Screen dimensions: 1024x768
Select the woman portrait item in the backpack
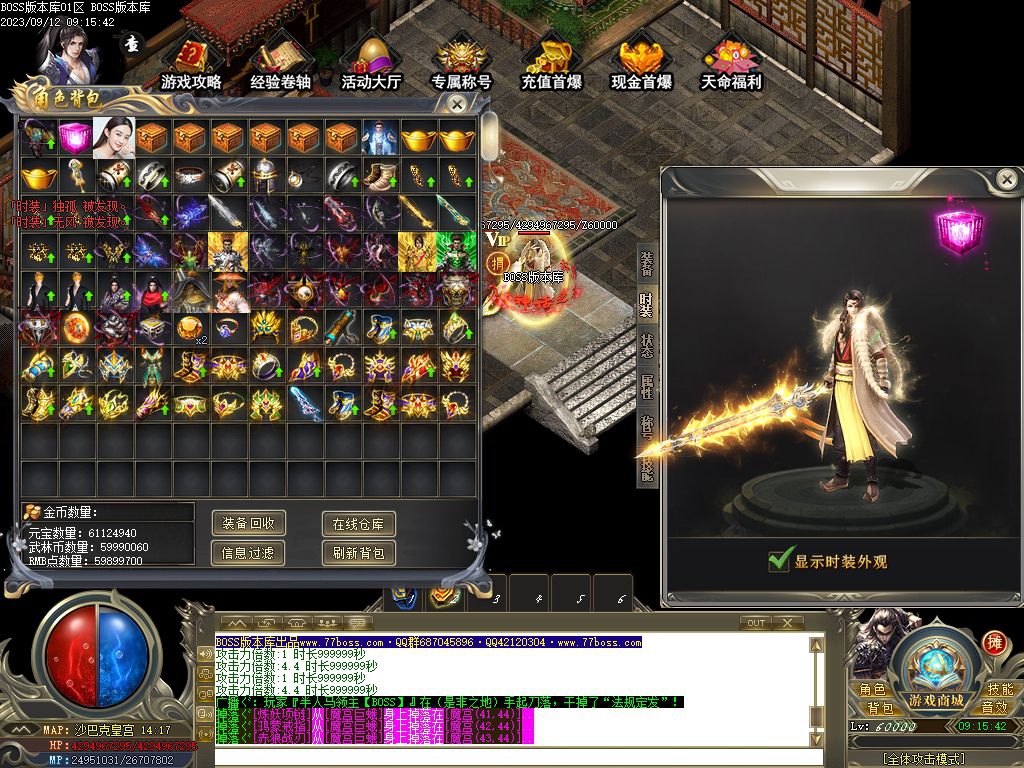112,138
